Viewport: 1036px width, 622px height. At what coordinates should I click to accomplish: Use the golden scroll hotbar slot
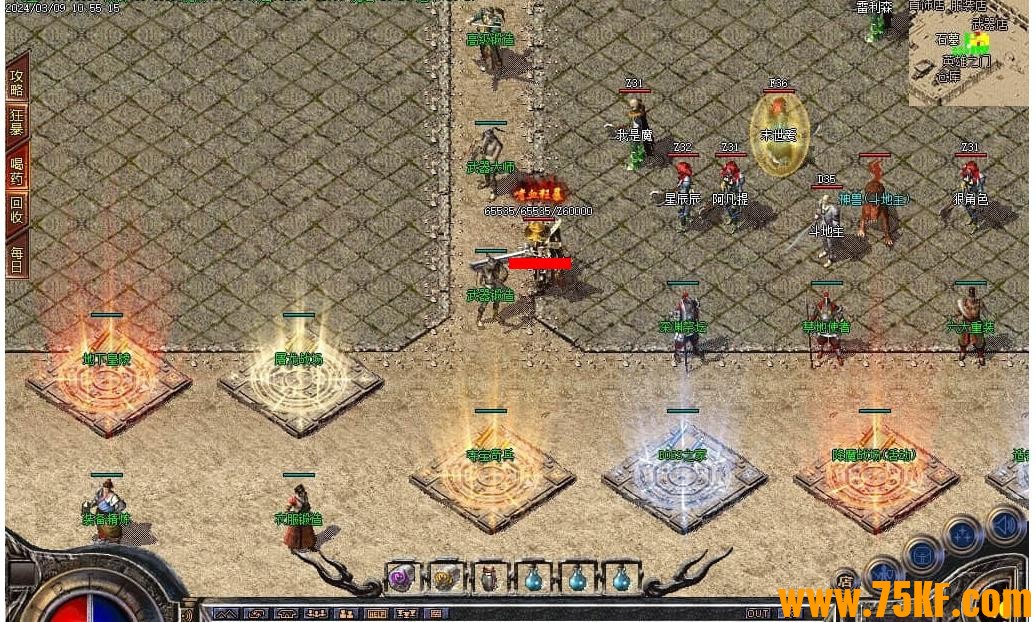point(444,578)
